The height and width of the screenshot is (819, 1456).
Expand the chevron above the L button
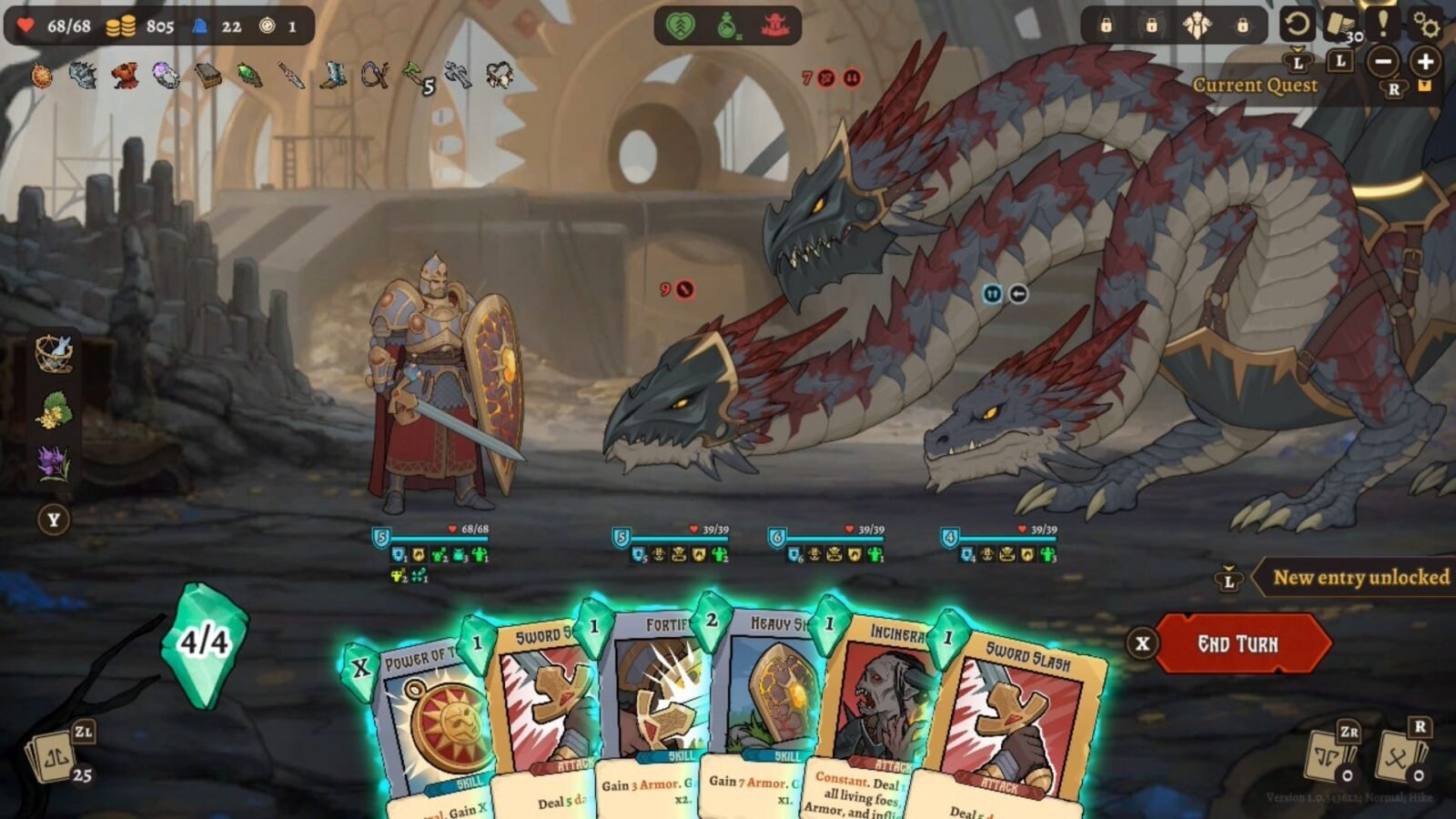point(1296,48)
